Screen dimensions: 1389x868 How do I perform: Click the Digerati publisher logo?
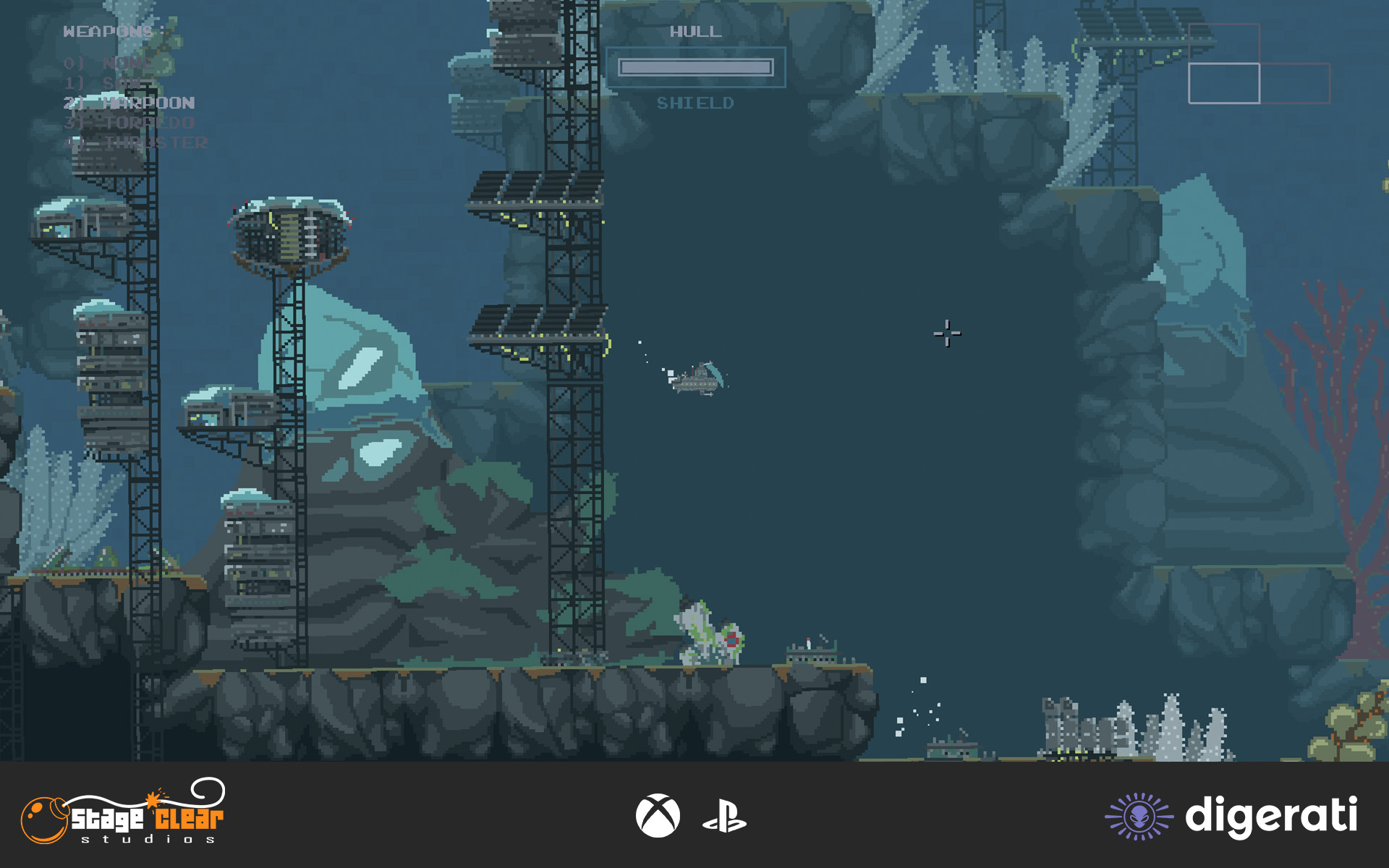pos(1231,816)
